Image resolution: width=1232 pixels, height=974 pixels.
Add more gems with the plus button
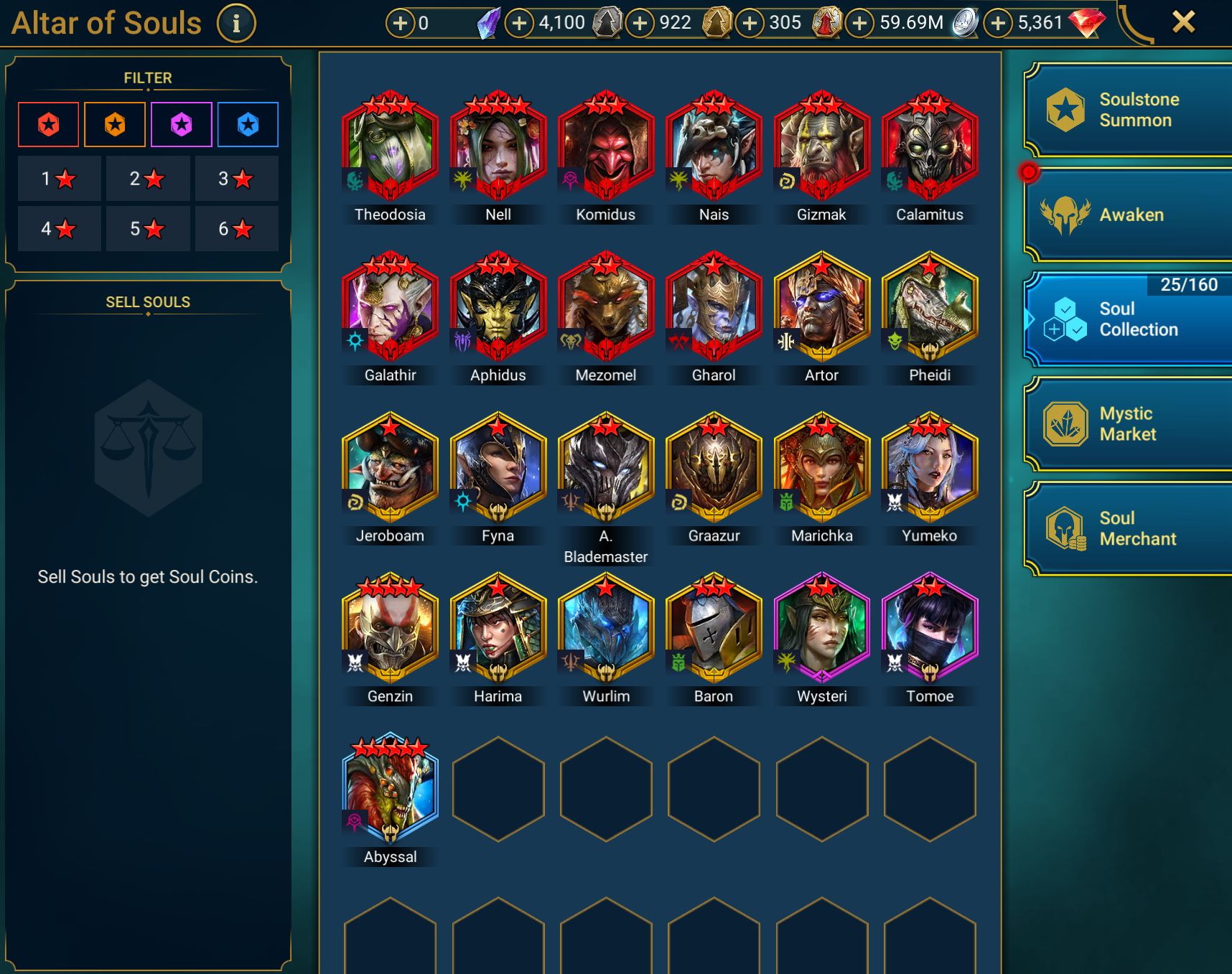[x=997, y=23]
